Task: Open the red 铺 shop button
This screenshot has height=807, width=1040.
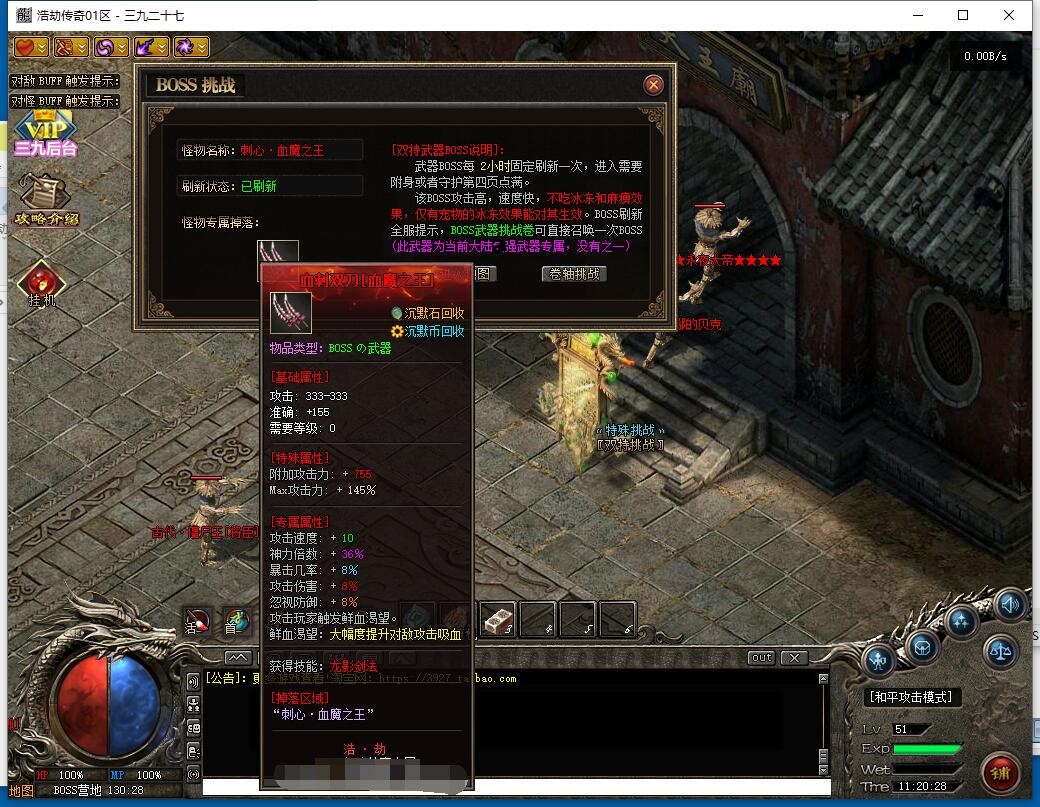Action: point(1000,771)
